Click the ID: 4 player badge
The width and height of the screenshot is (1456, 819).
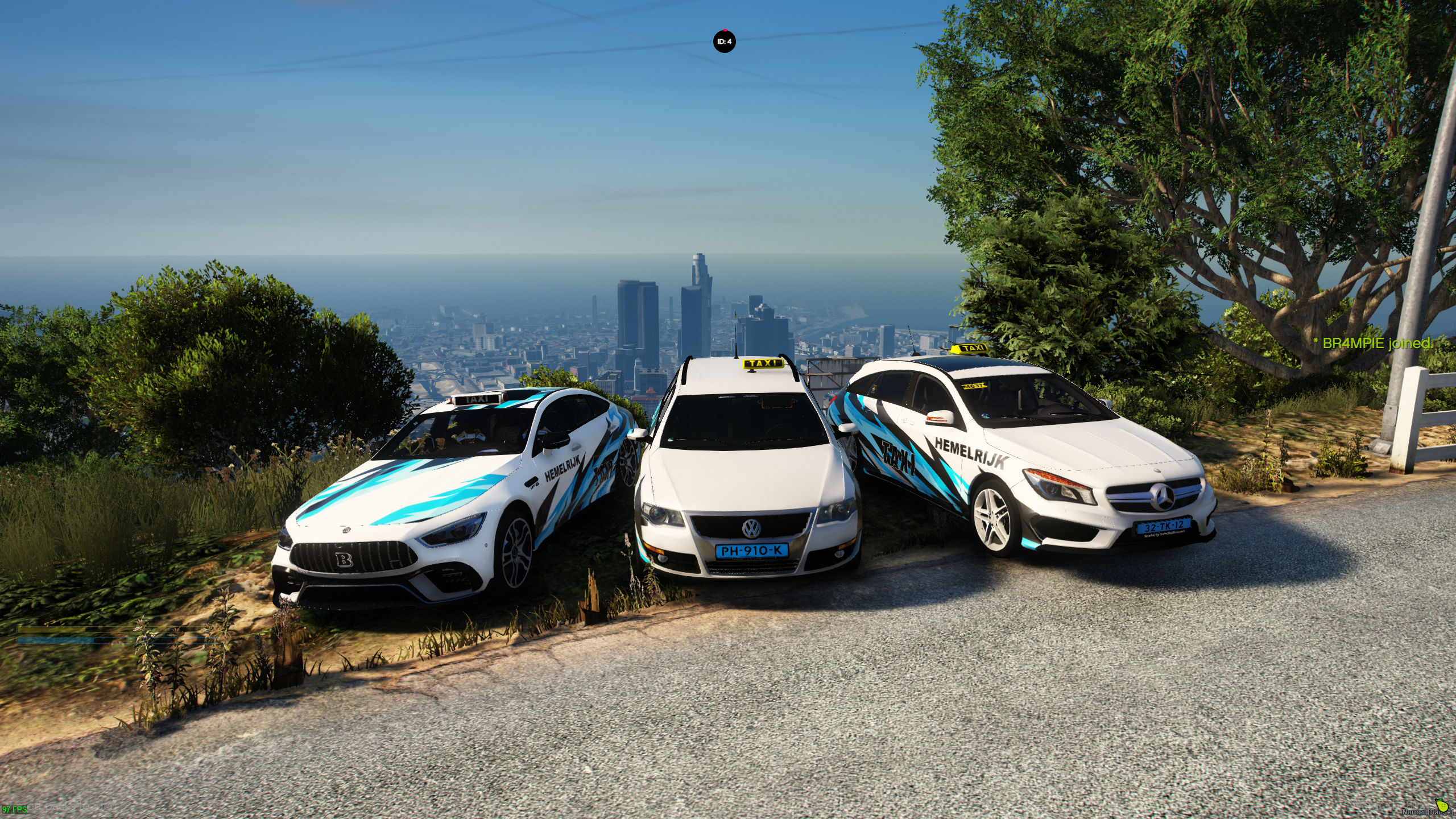coord(724,42)
